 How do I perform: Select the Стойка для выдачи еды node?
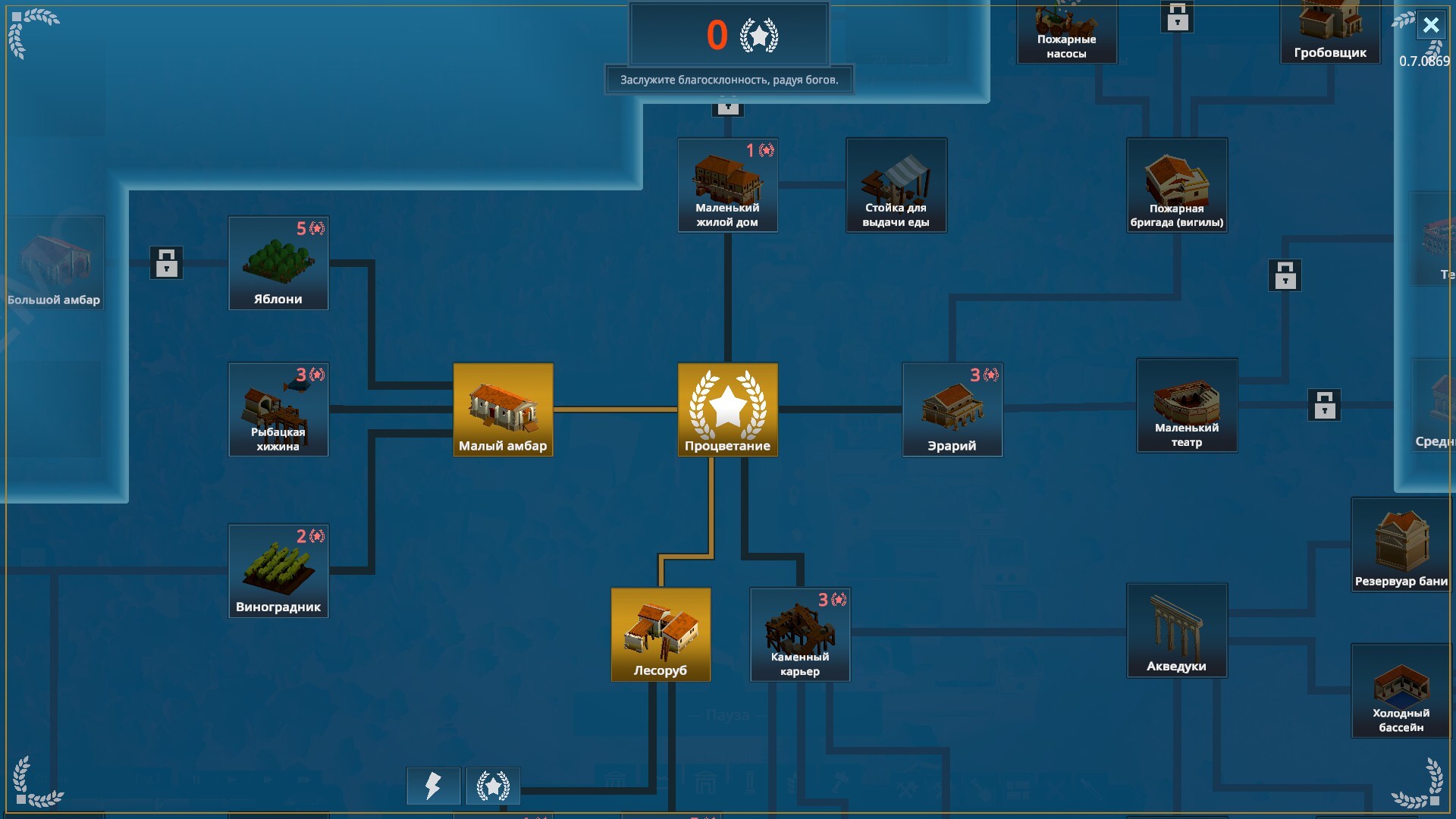896,185
